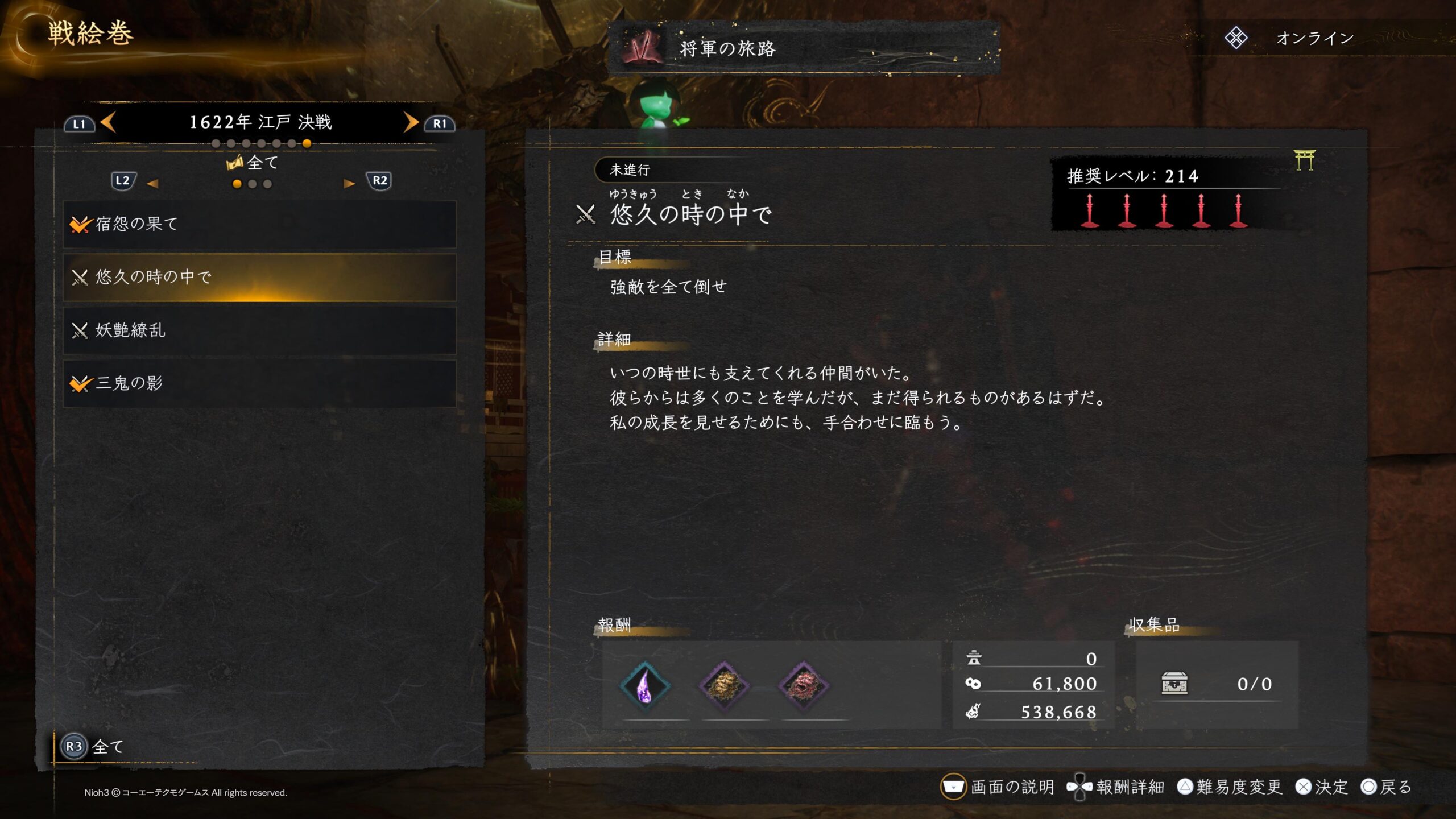This screenshot has width=1456, height=819.
Task: Switch to previous mission filter category
Action: (x=152, y=183)
